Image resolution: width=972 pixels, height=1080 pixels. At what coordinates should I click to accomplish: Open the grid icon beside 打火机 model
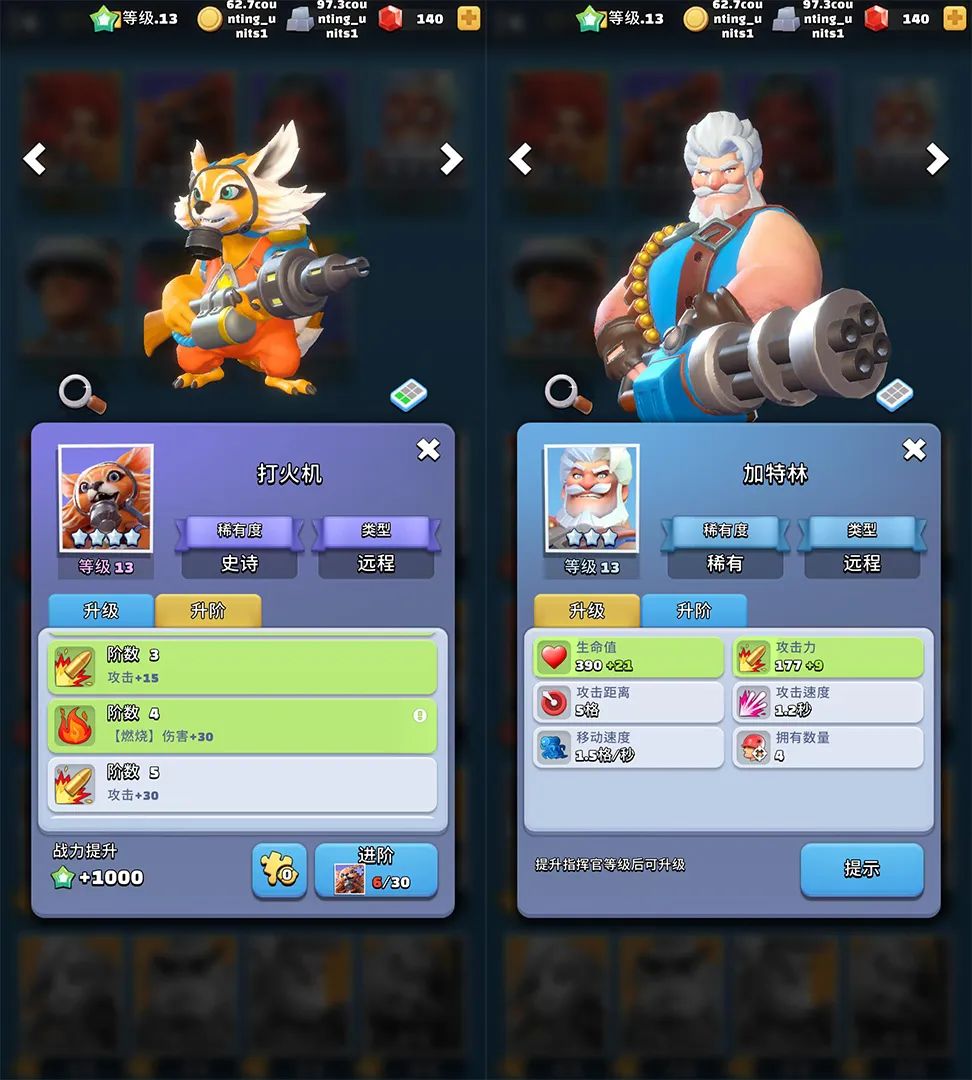click(408, 395)
